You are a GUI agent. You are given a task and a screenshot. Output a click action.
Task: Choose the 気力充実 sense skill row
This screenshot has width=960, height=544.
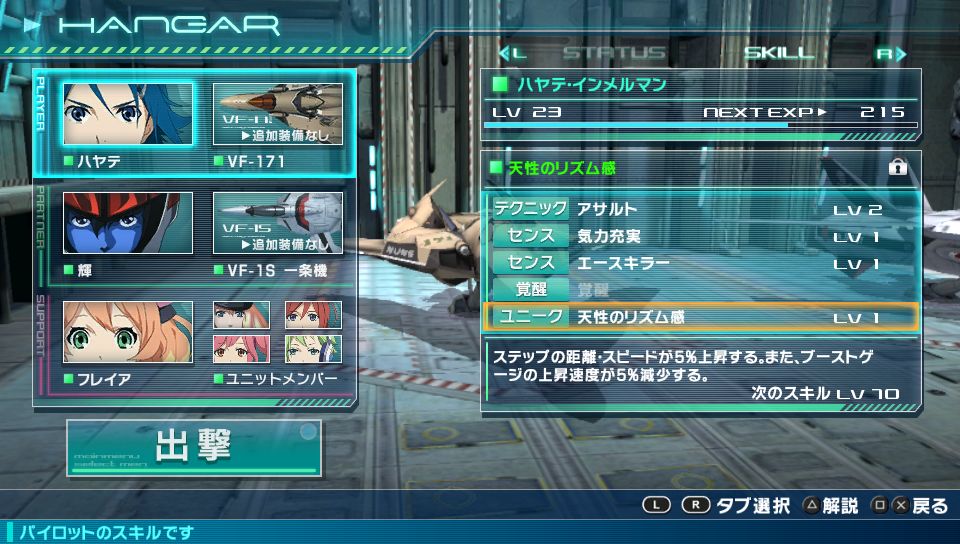point(701,236)
